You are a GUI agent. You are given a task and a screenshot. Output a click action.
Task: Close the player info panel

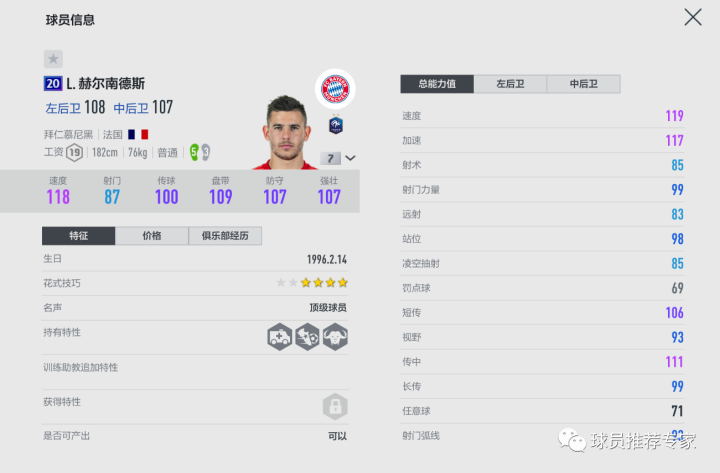[692, 17]
